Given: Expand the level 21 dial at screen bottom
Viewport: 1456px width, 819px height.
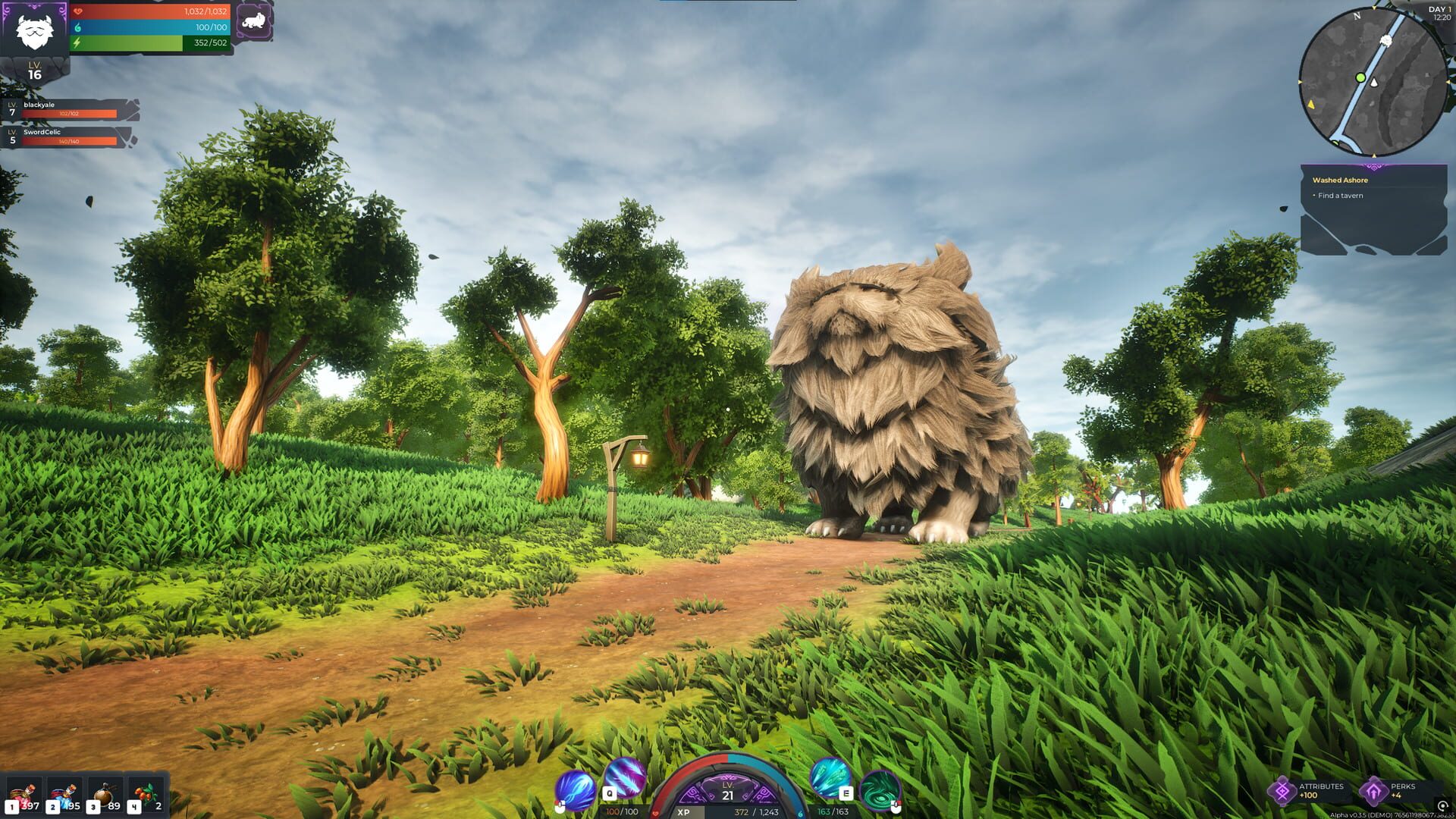Looking at the screenshot, I should click(x=729, y=791).
